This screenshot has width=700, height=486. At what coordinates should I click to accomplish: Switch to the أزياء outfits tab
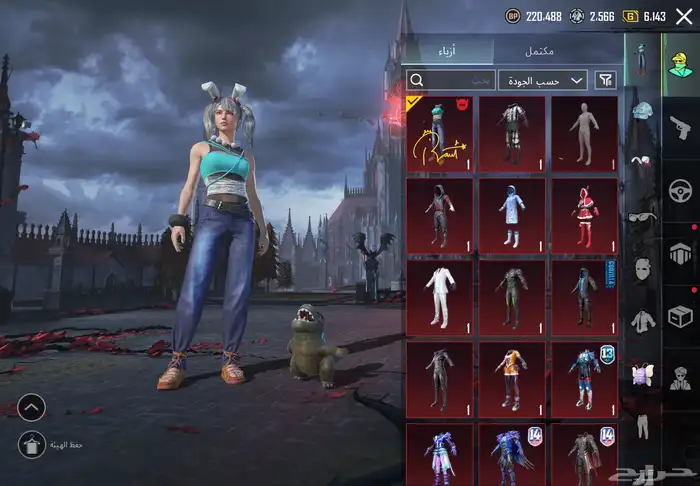point(447,51)
